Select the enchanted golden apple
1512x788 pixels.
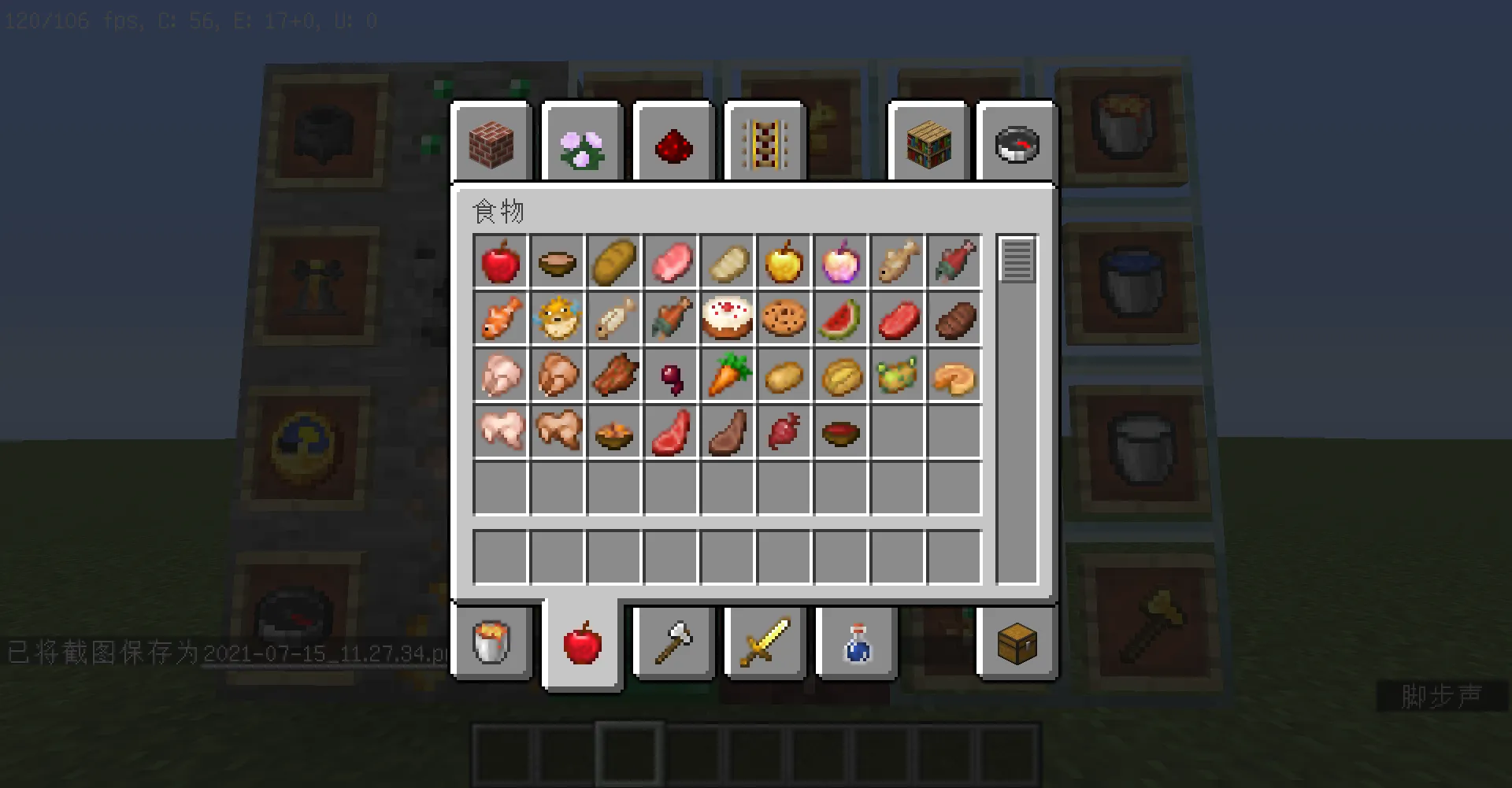coord(841,262)
